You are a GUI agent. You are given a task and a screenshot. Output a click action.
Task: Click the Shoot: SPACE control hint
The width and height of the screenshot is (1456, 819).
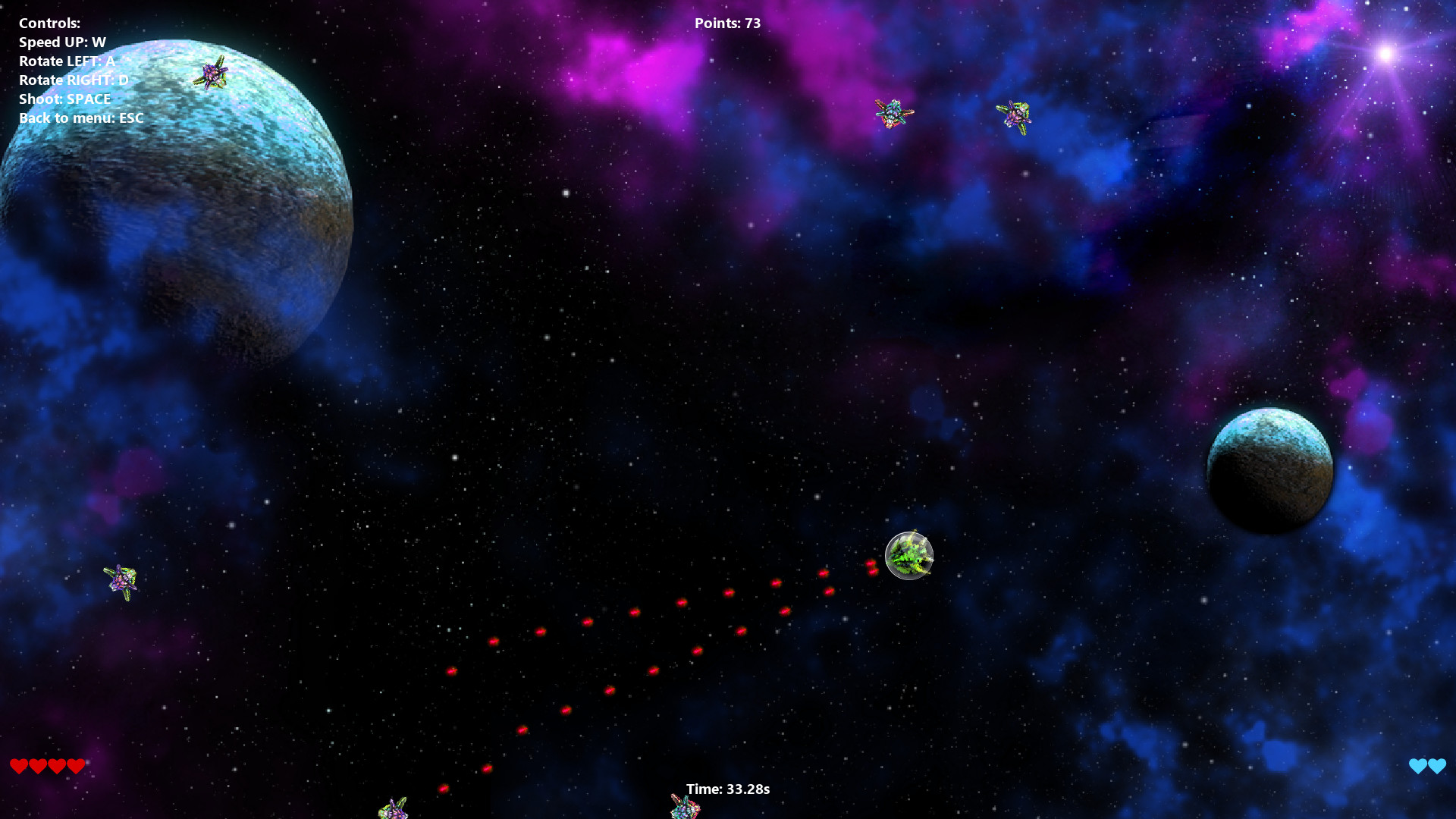[64, 99]
